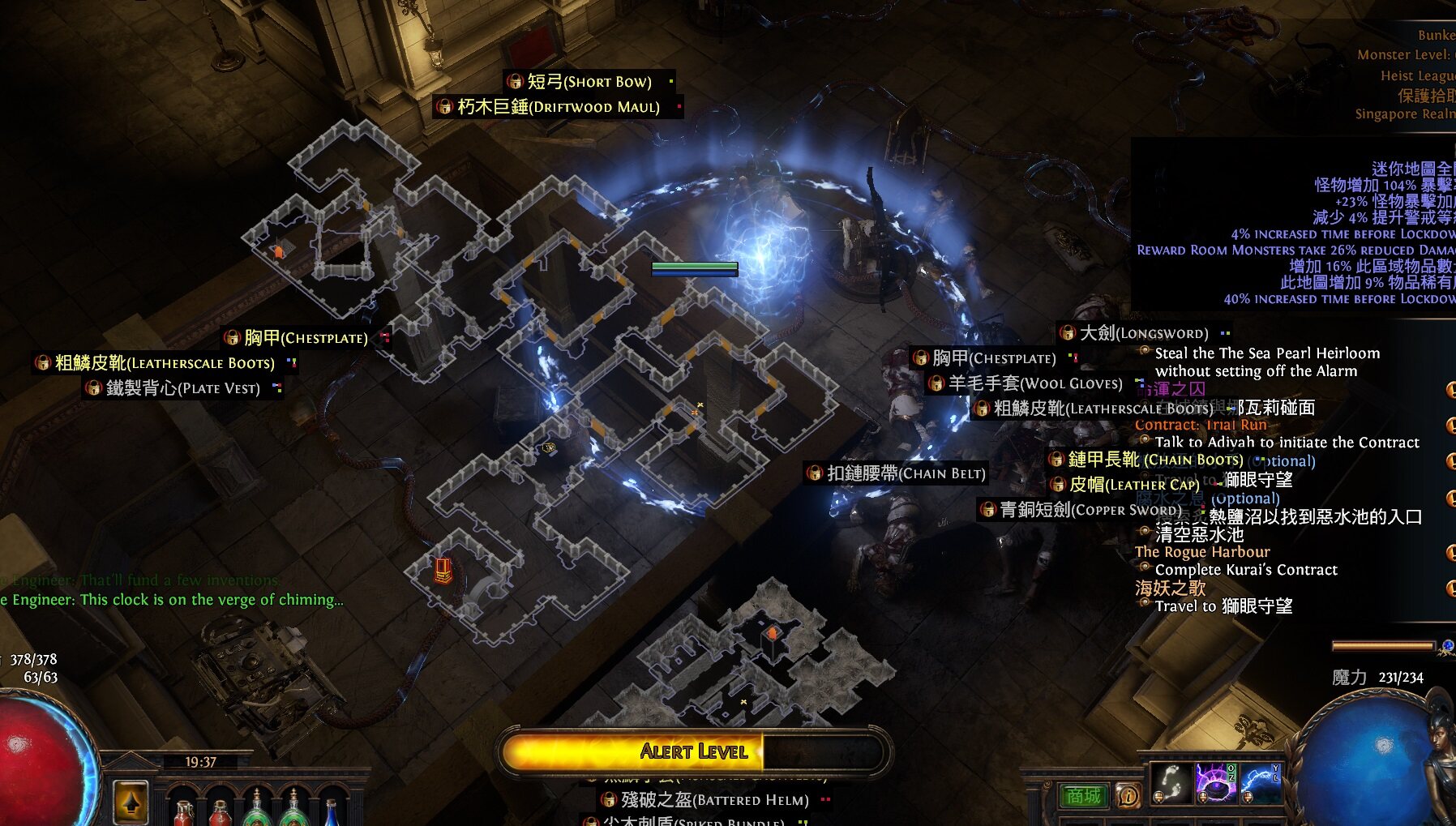The image size is (1456, 826).
Task: Select The Rogue Harbour quest entry
Action: (x=1202, y=552)
